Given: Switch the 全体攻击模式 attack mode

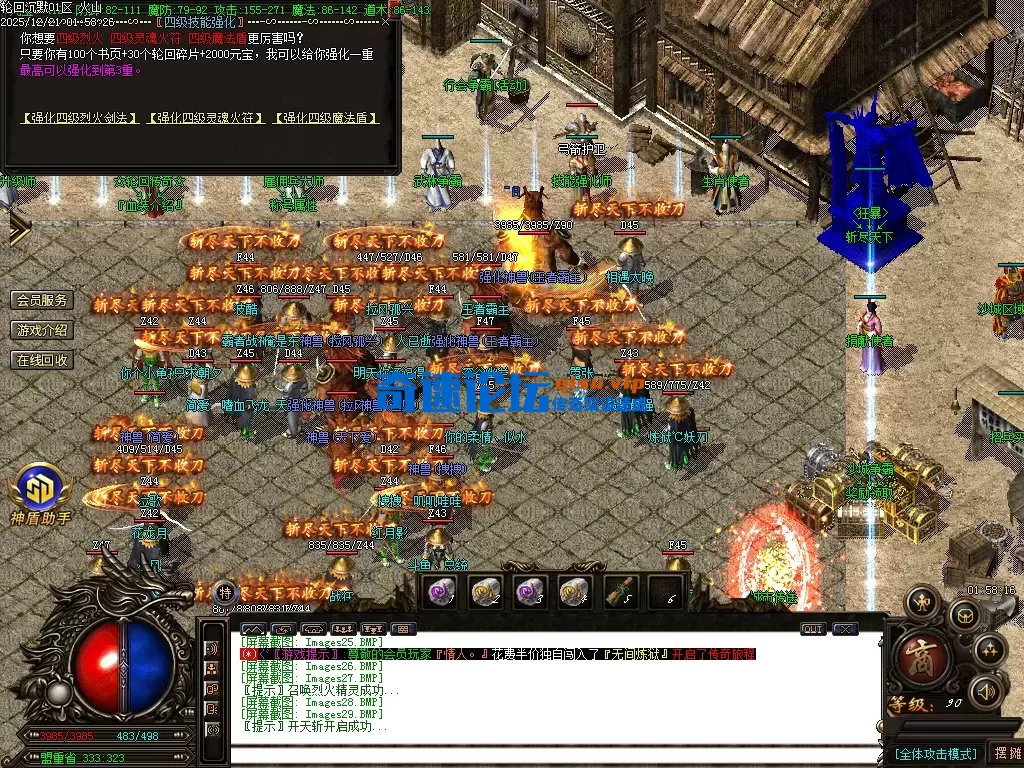Looking at the screenshot, I should [x=936, y=753].
